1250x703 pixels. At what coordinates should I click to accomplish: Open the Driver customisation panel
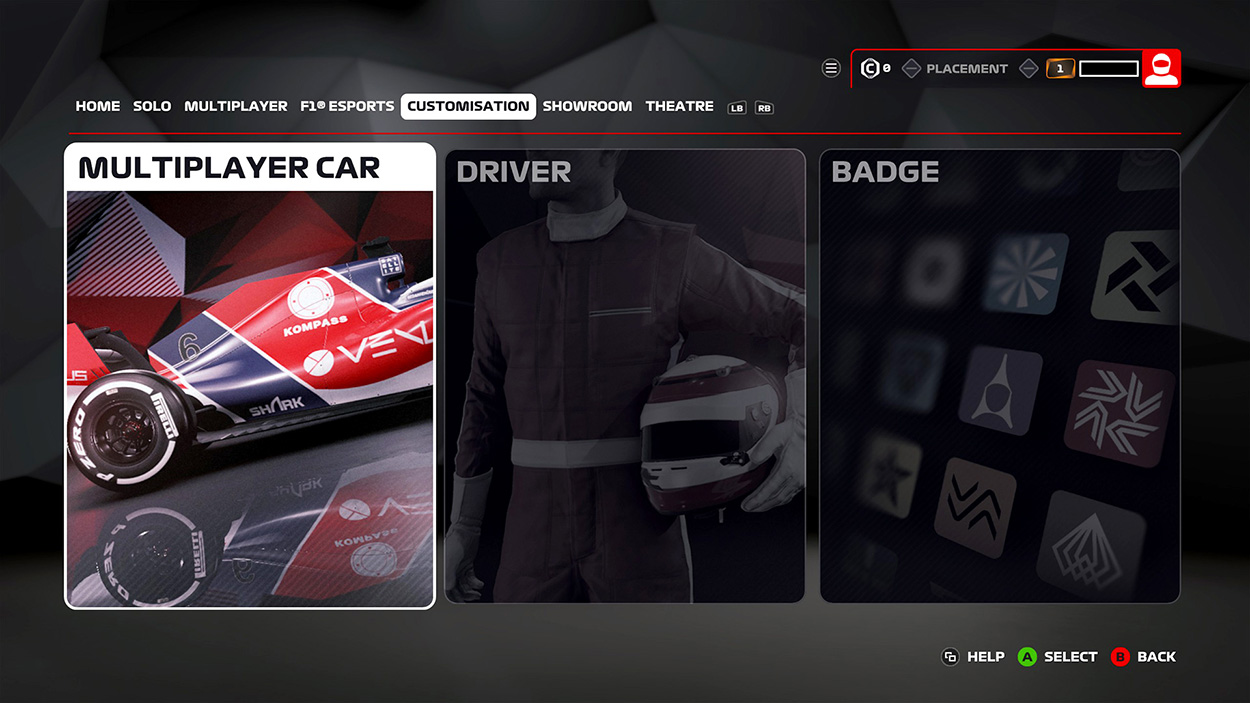[x=625, y=376]
